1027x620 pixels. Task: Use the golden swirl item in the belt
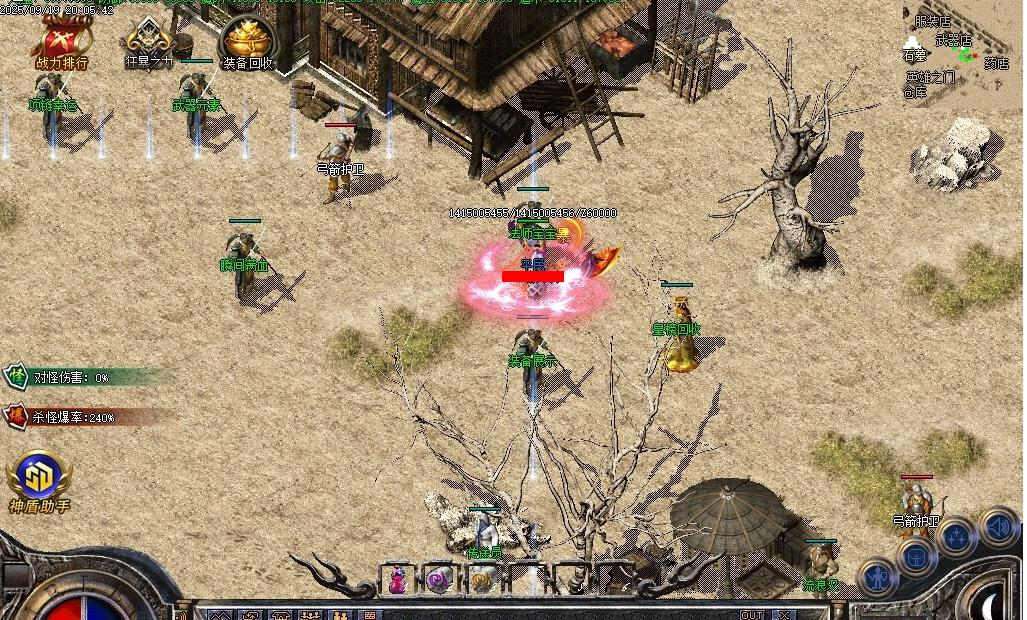pyautogui.click(x=481, y=579)
